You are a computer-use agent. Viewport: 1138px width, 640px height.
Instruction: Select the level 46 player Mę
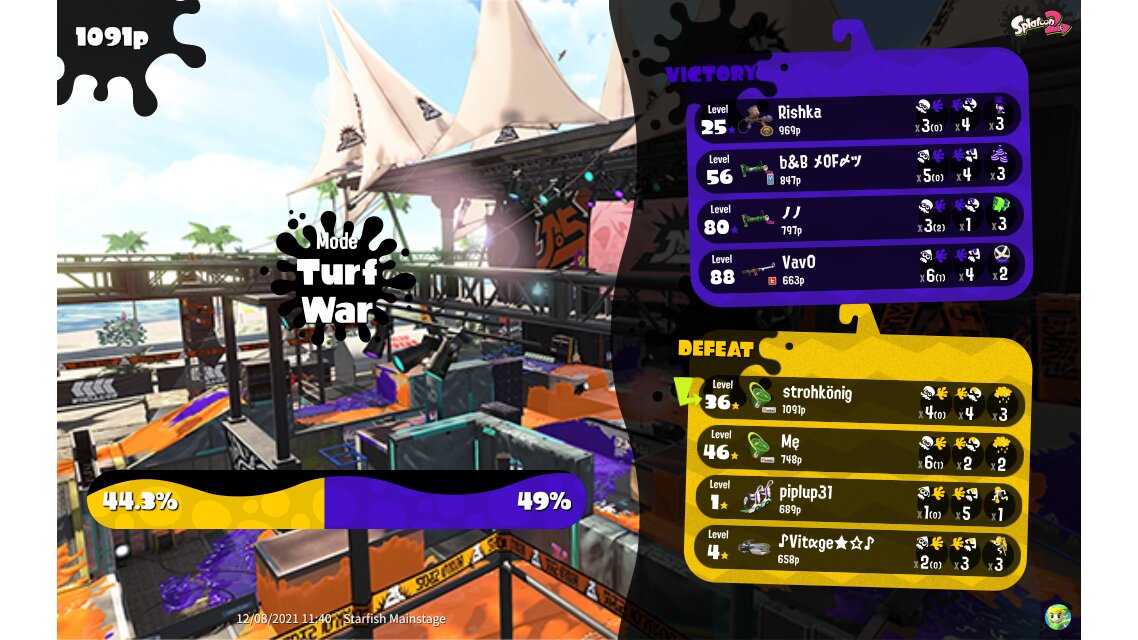pos(858,448)
